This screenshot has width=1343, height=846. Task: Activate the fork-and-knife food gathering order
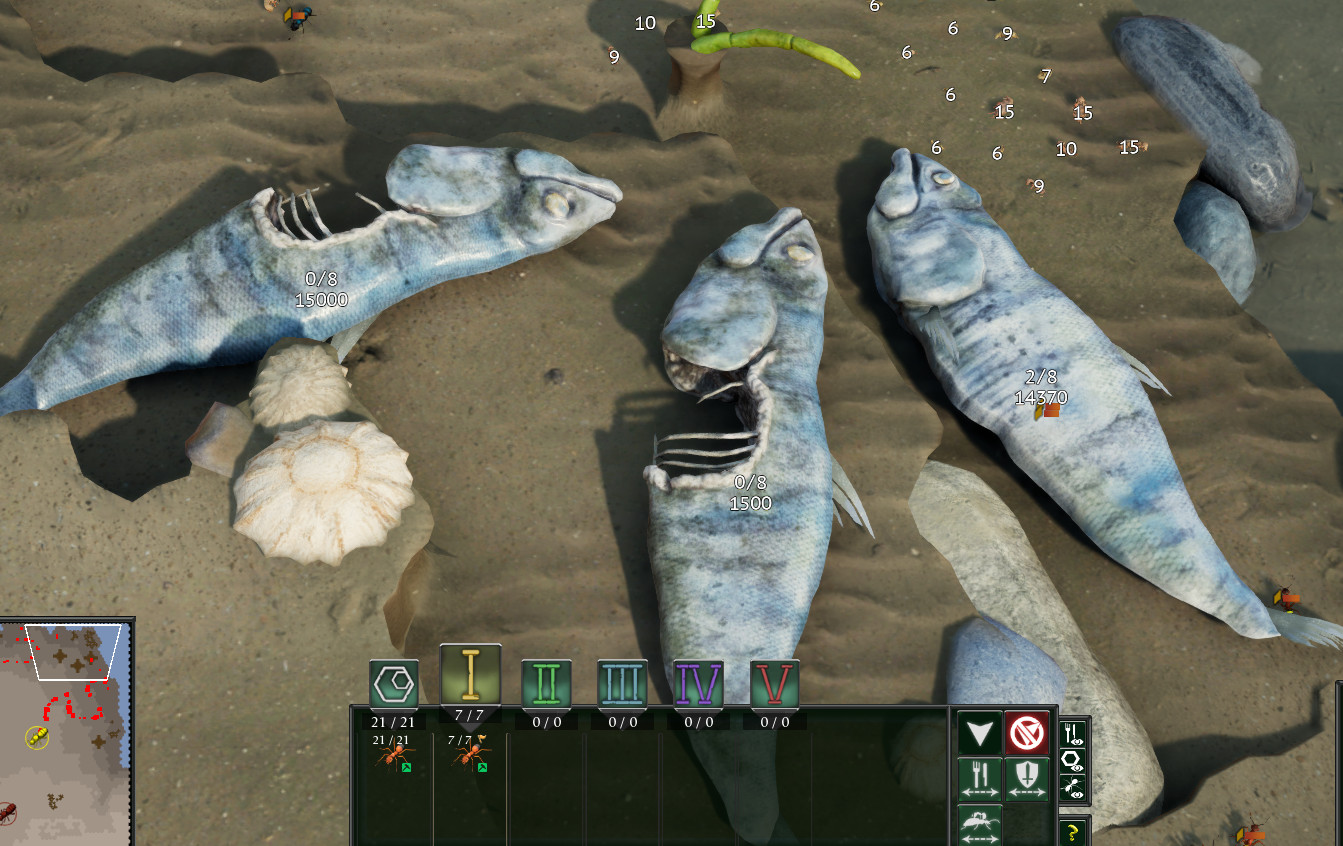[980, 779]
